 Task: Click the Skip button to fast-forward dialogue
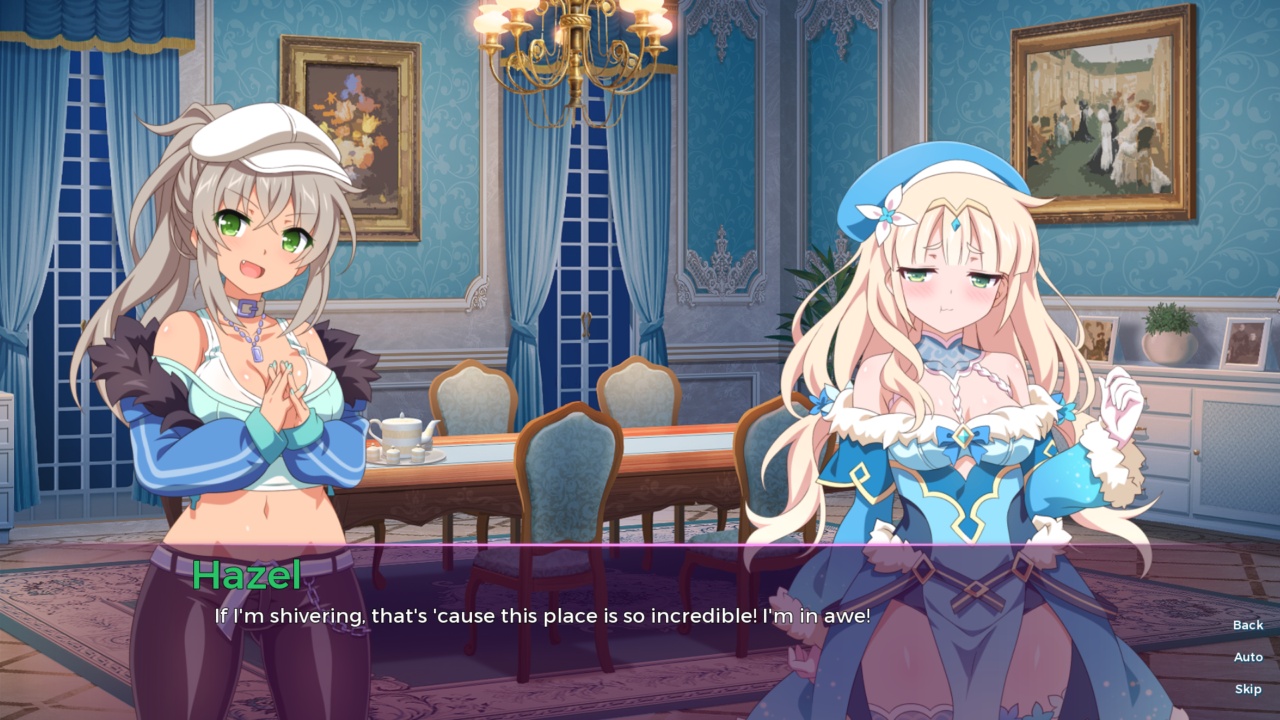[x=1248, y=688]
